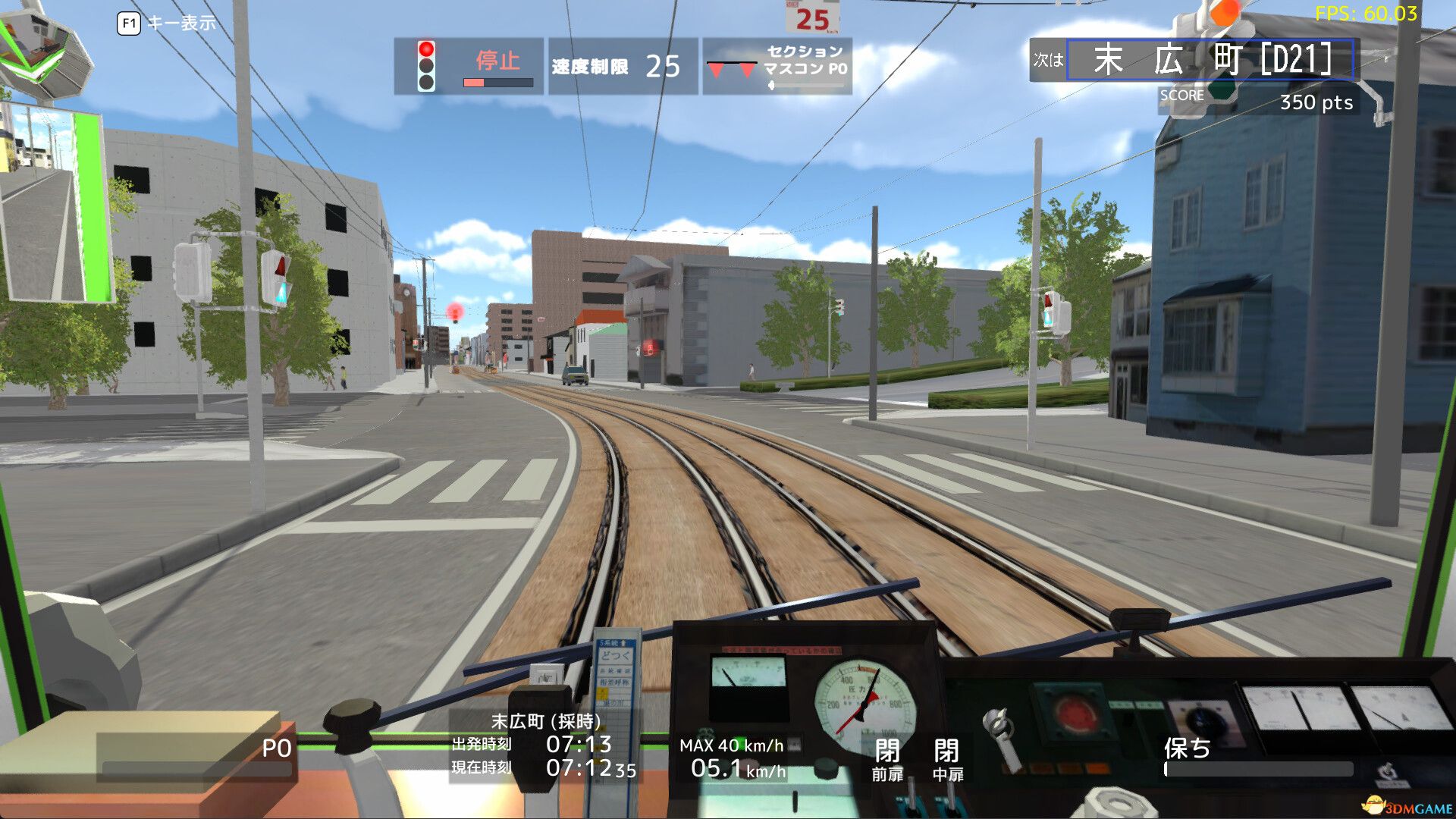Viewport: 1456px width, 819px height.
Task: Select the 停止 traffic signal indicator
Action: coord(497,63)
